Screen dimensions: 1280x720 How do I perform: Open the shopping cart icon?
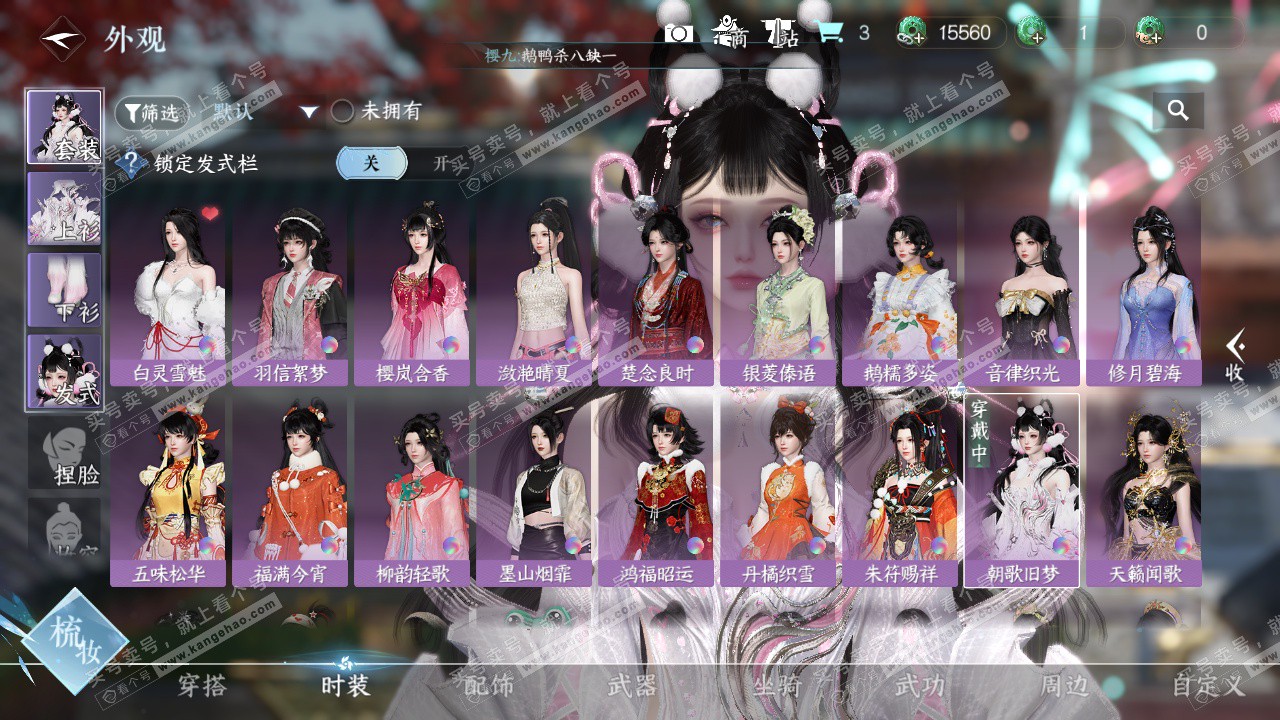pyautogui.click(x=829, y=33)
